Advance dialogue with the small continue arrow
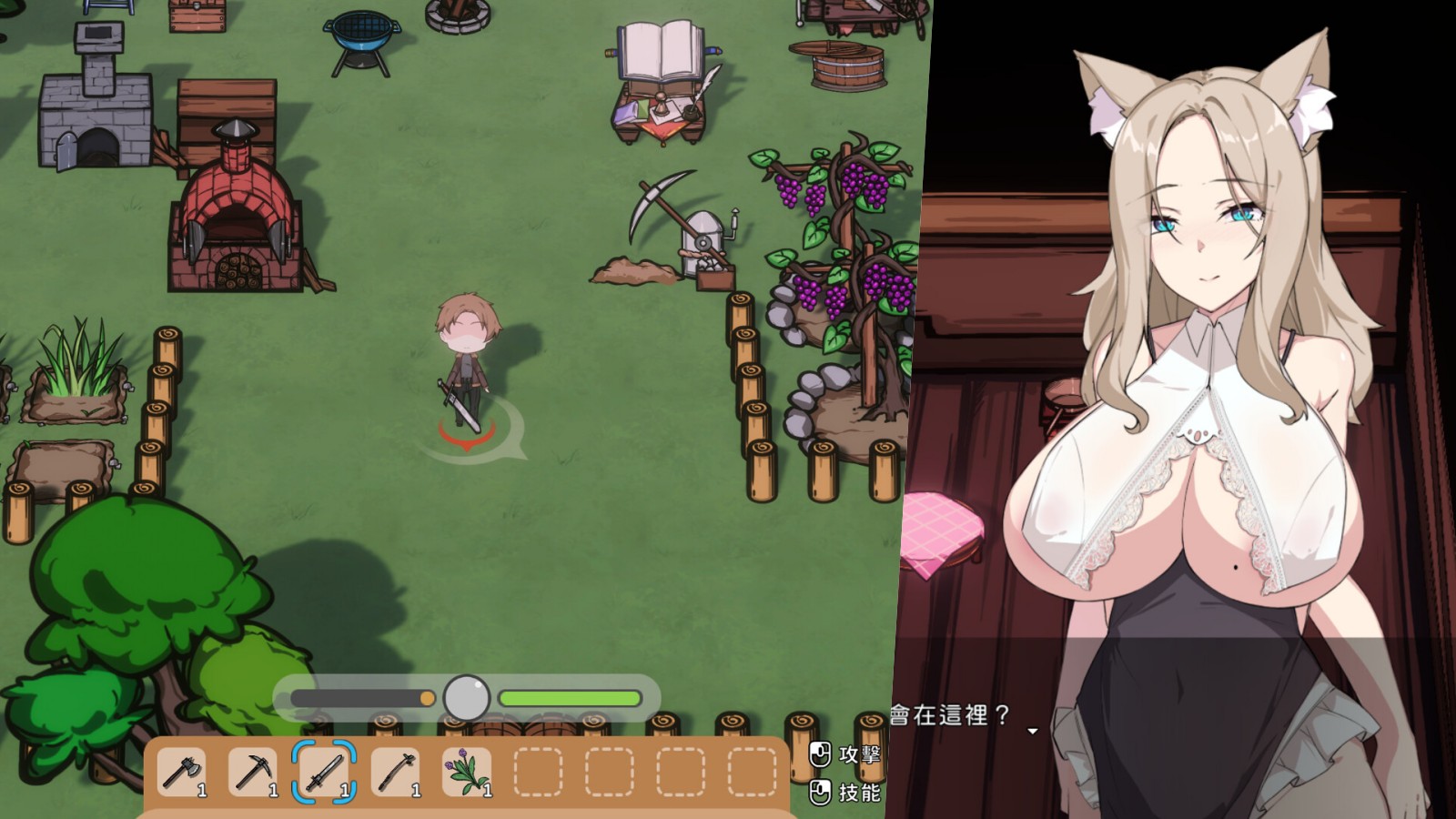 click(1033, 731)
